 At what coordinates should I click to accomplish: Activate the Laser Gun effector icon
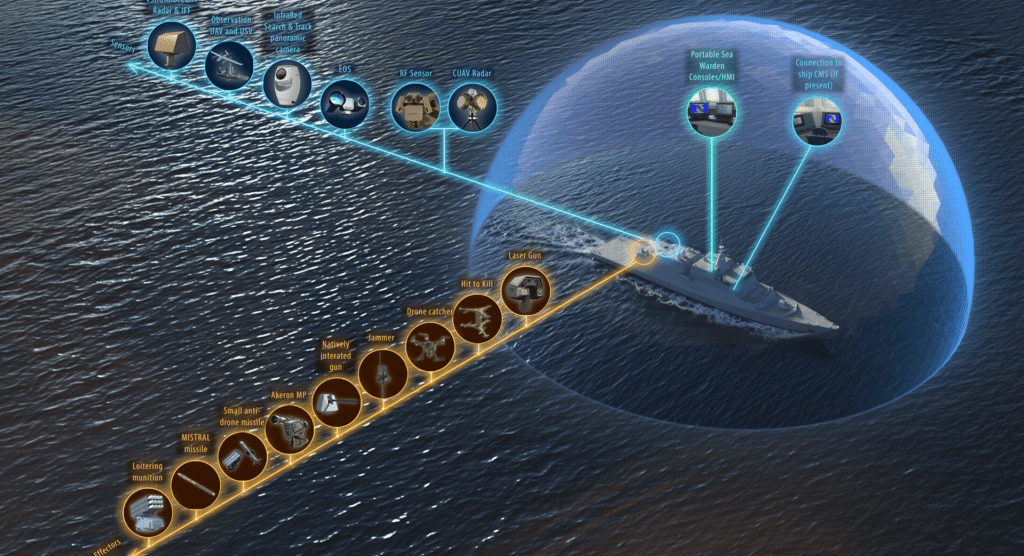[525, 294]
